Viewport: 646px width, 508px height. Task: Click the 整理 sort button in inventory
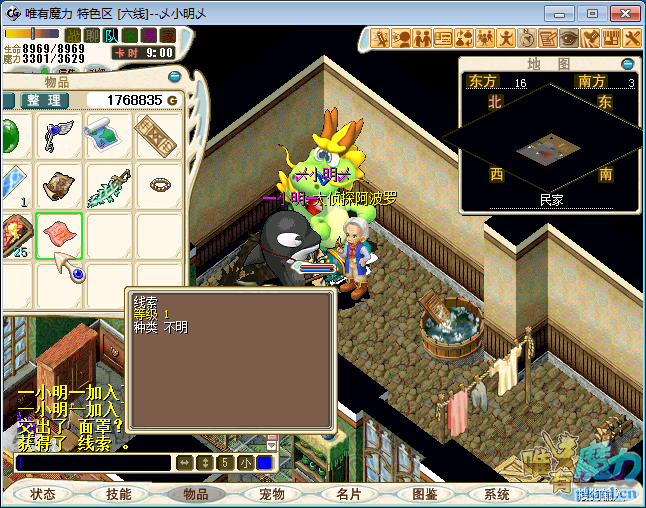tap(45, 100)
